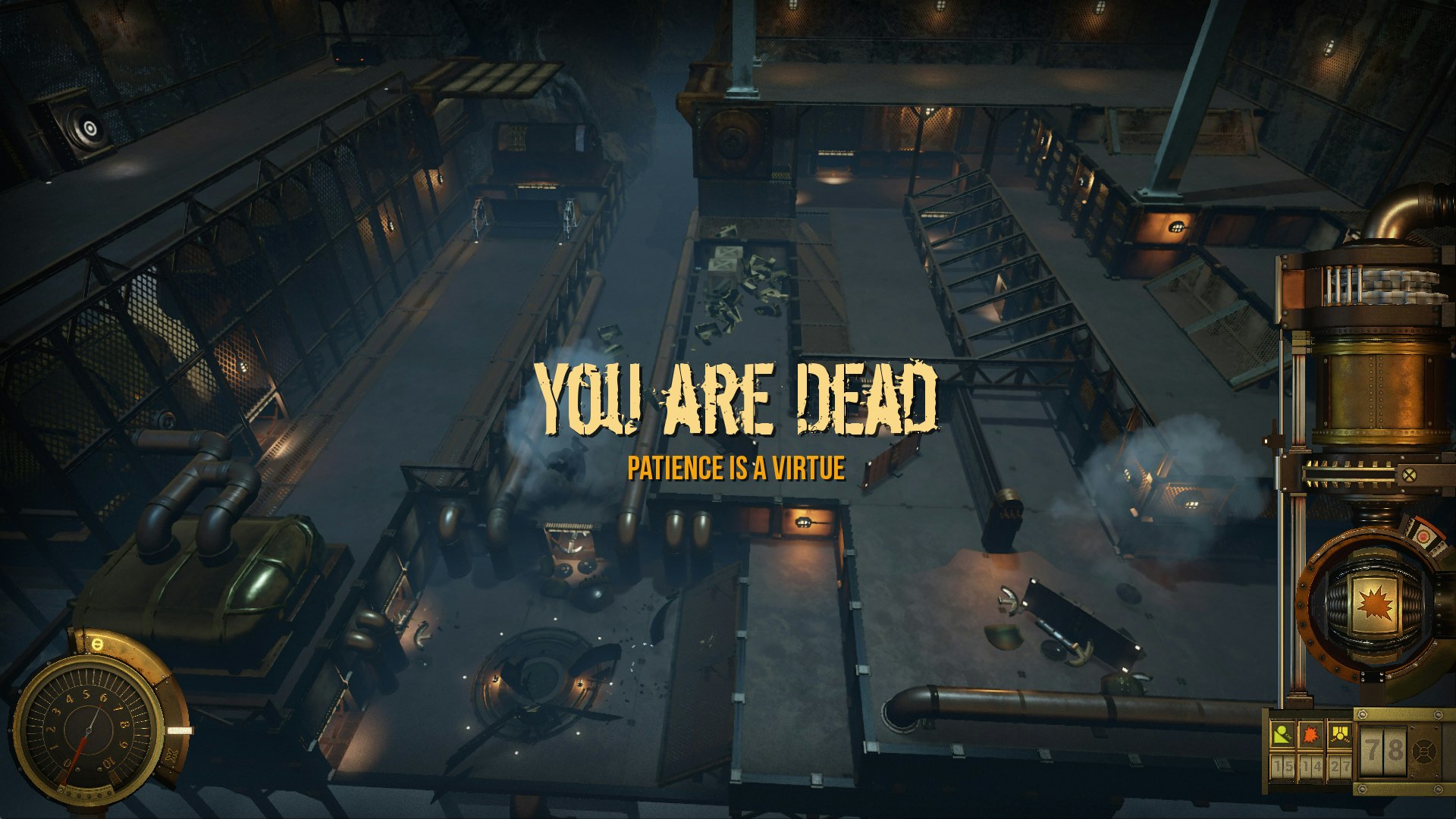Screen dimensions: 1456x819
Task: Spin the score reel showing 78
Action: point(1383,752)
